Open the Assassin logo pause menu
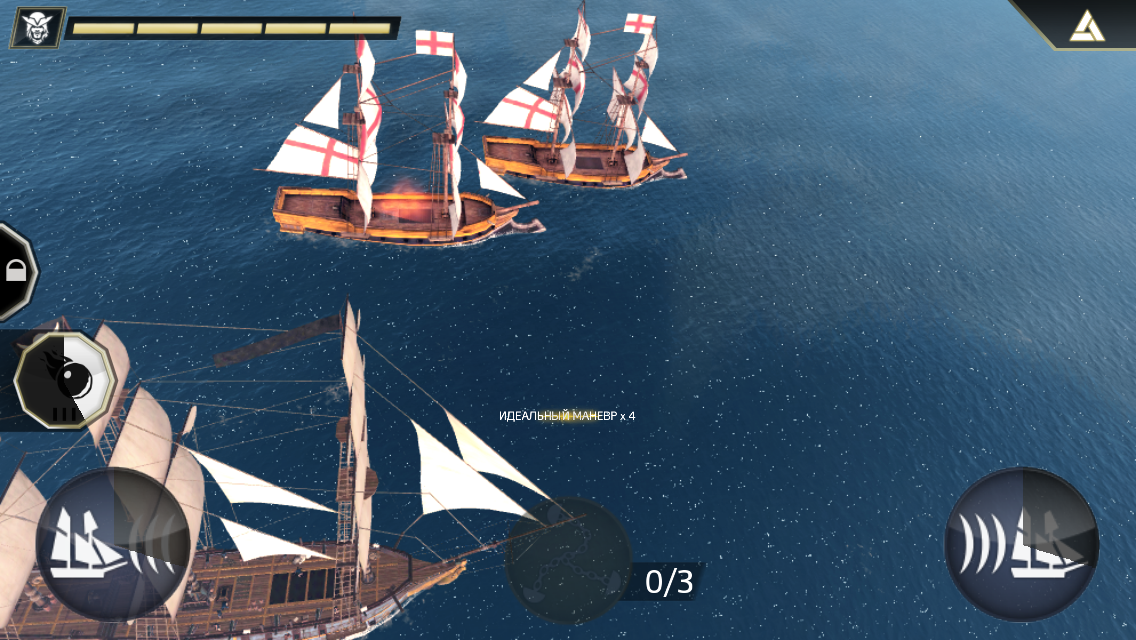The height and width of the screenshot is (640, 1136). (1088, 24)
